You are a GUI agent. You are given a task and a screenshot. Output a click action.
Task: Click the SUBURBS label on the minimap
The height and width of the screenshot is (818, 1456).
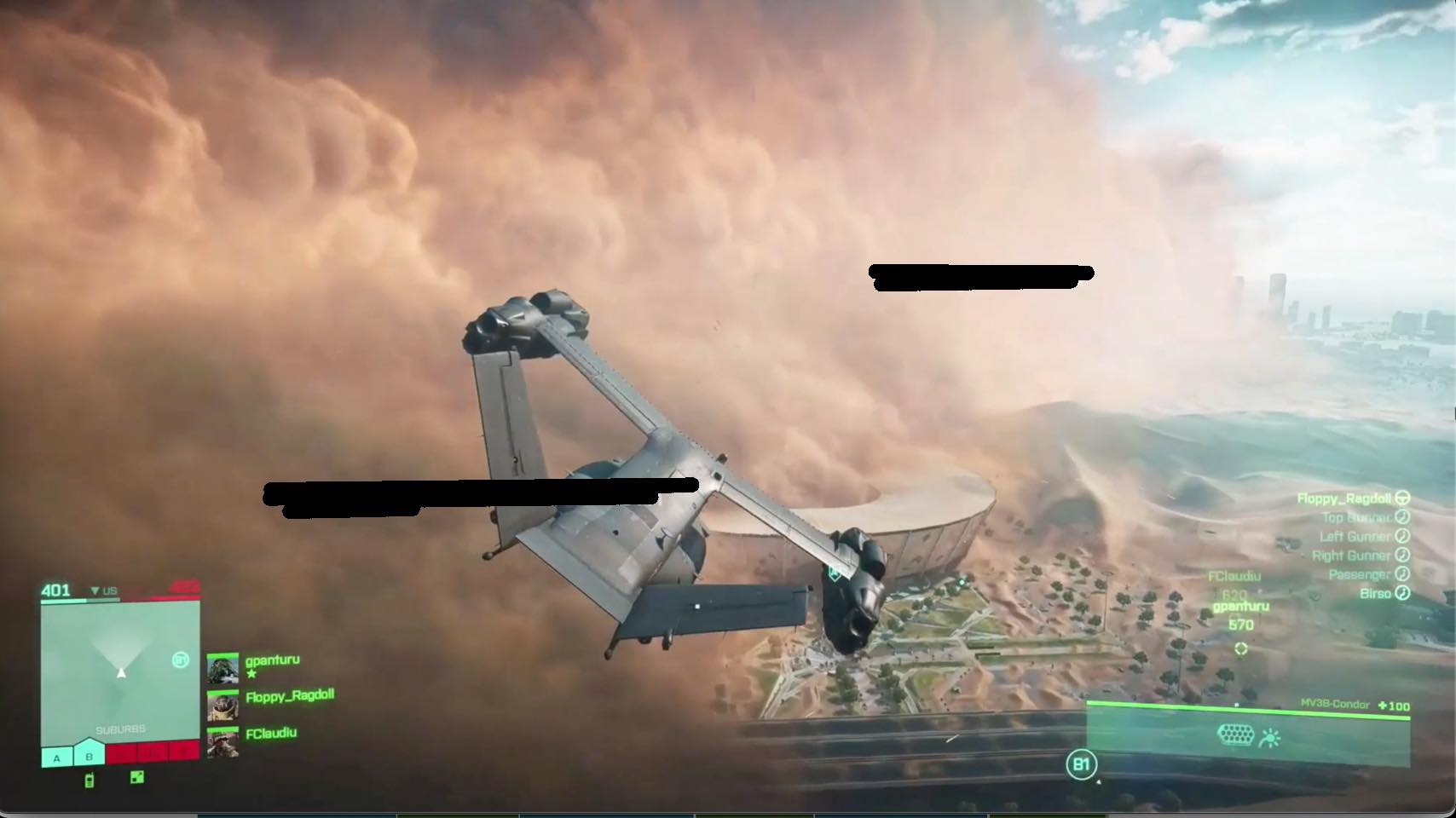pyautogui.click(x=121, y=729)
